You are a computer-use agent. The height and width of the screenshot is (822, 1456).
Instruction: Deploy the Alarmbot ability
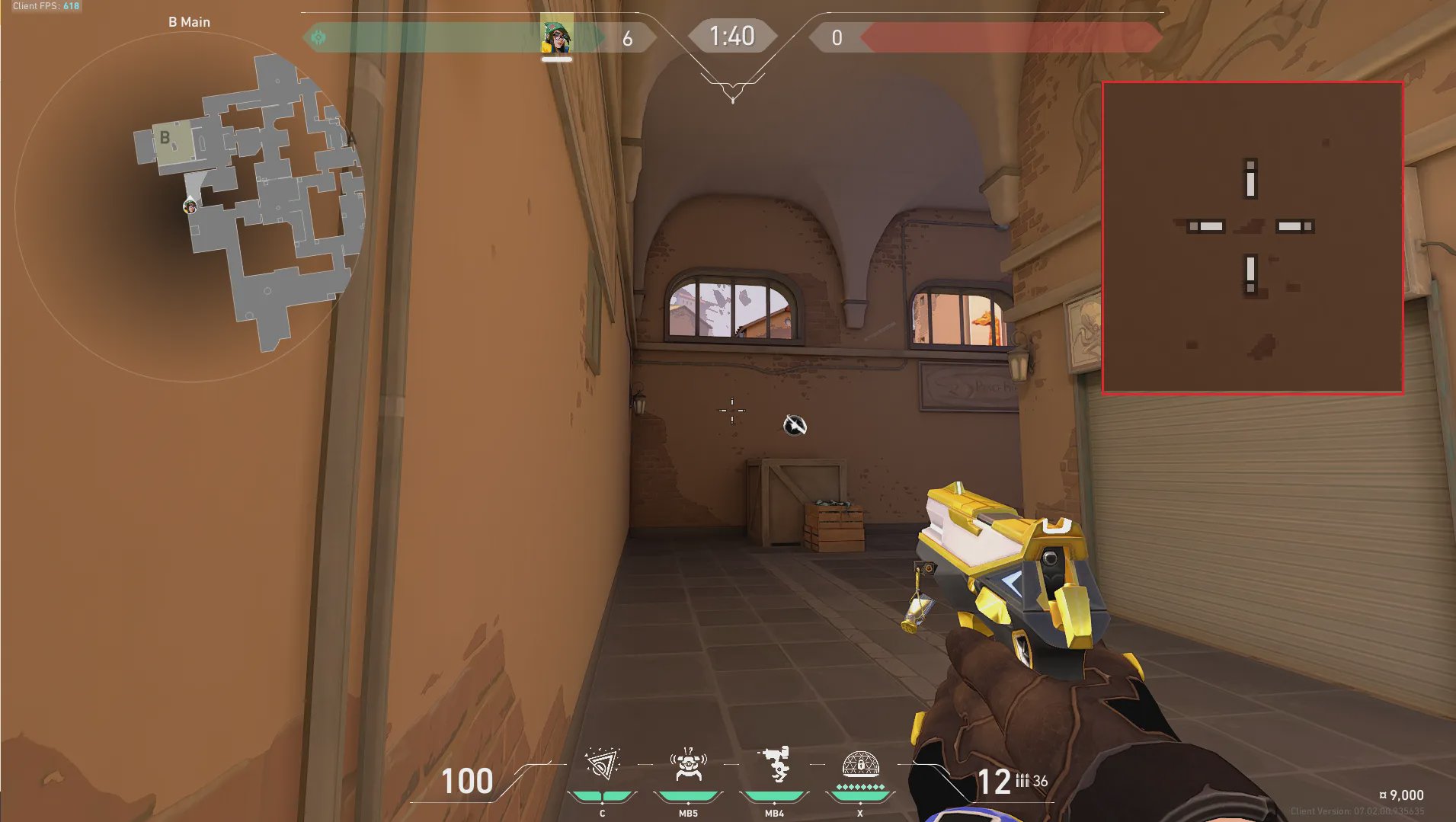(x=688, y=766)
